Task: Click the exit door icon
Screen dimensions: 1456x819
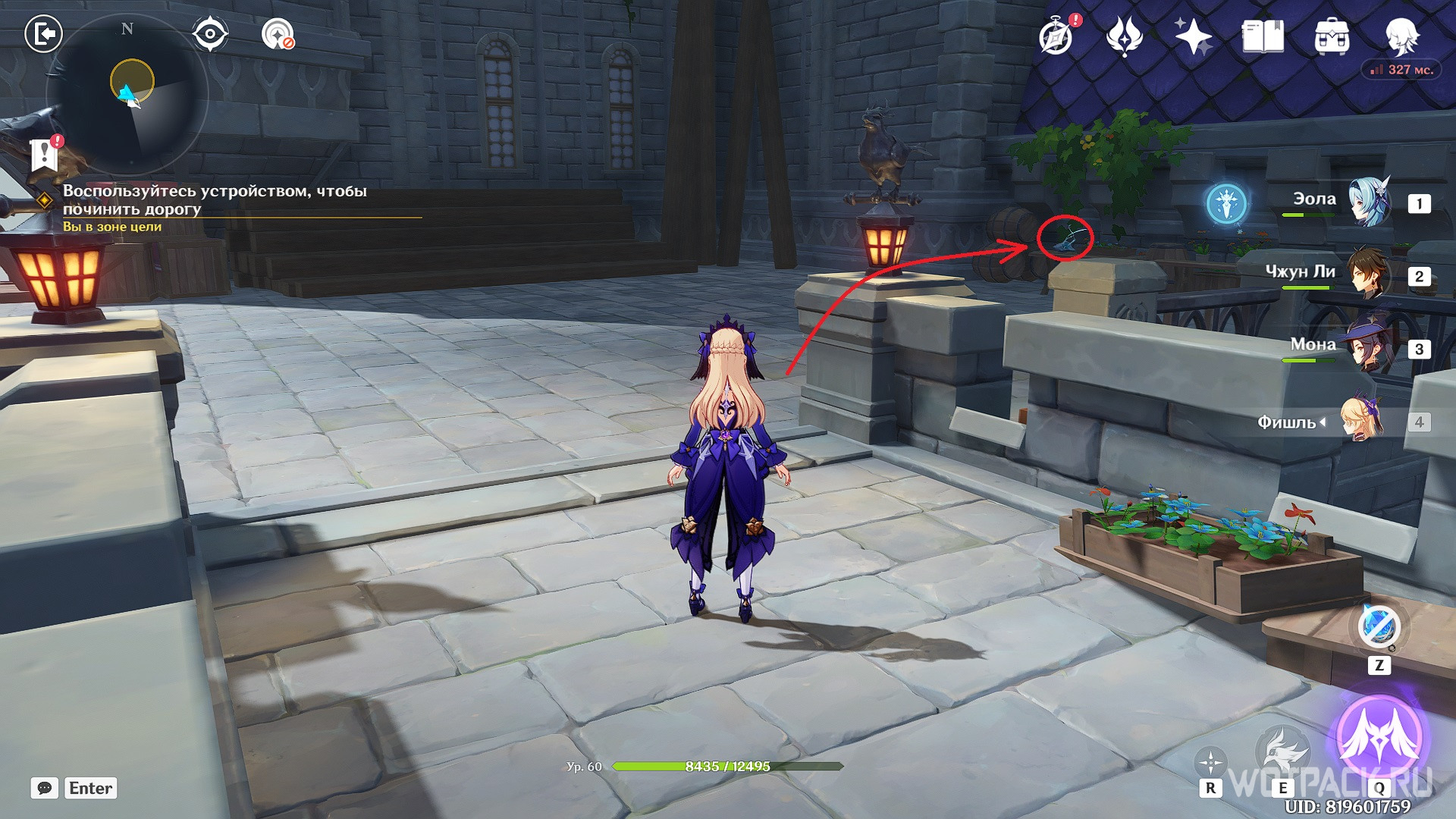Action: click(x=43, y=34)
